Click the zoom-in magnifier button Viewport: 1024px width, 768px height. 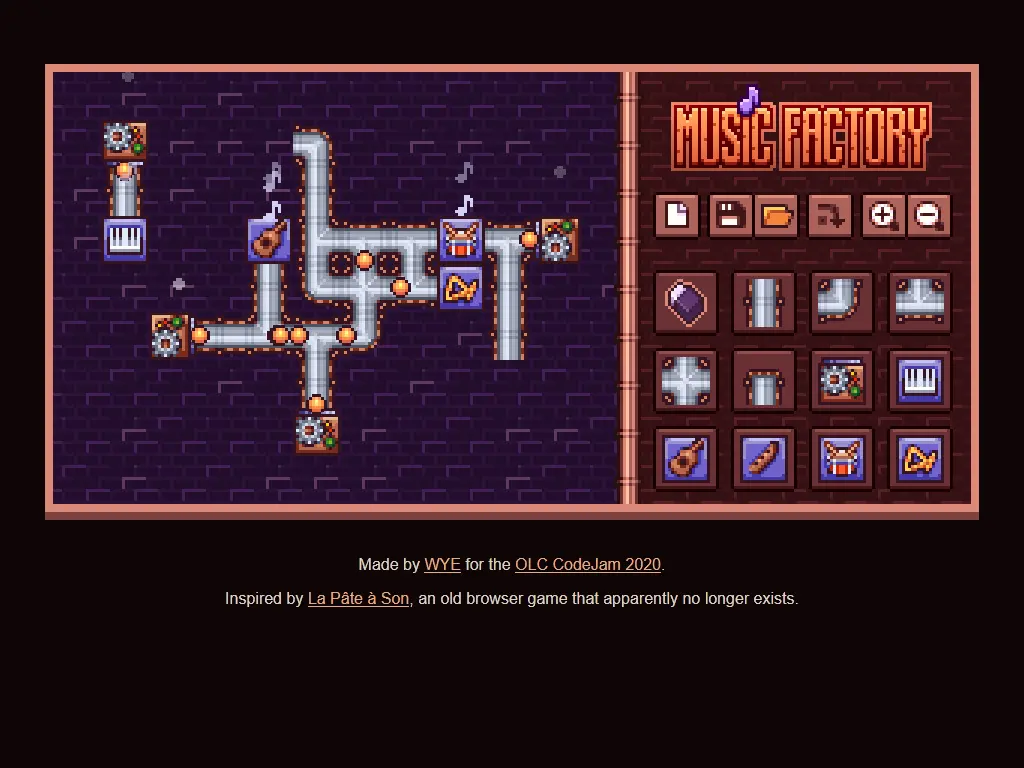(883, 215)
